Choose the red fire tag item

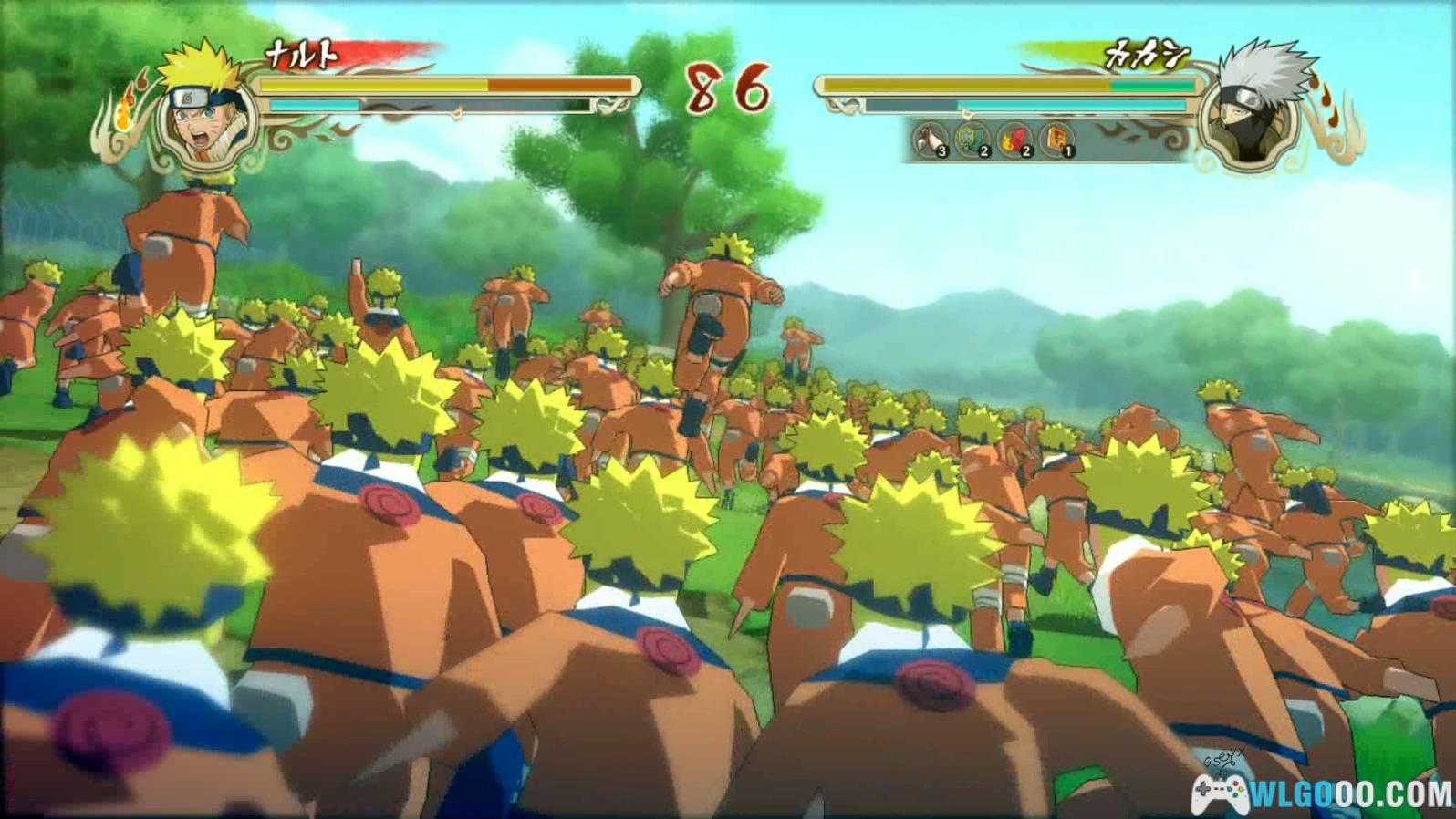pos(1014,140)
